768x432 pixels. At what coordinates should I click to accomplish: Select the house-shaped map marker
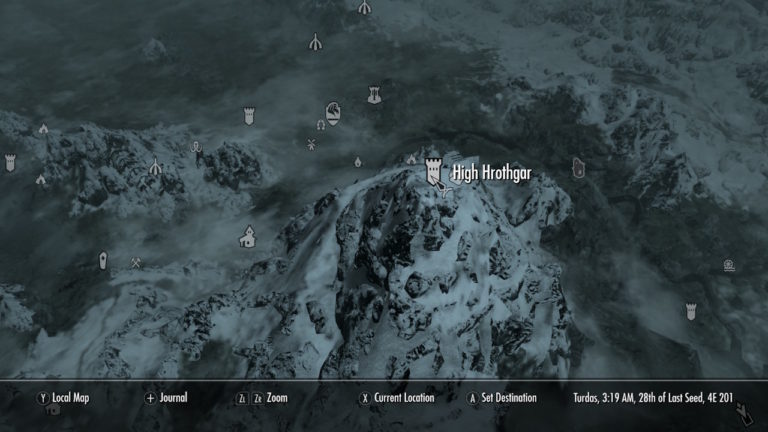point(247,237)
